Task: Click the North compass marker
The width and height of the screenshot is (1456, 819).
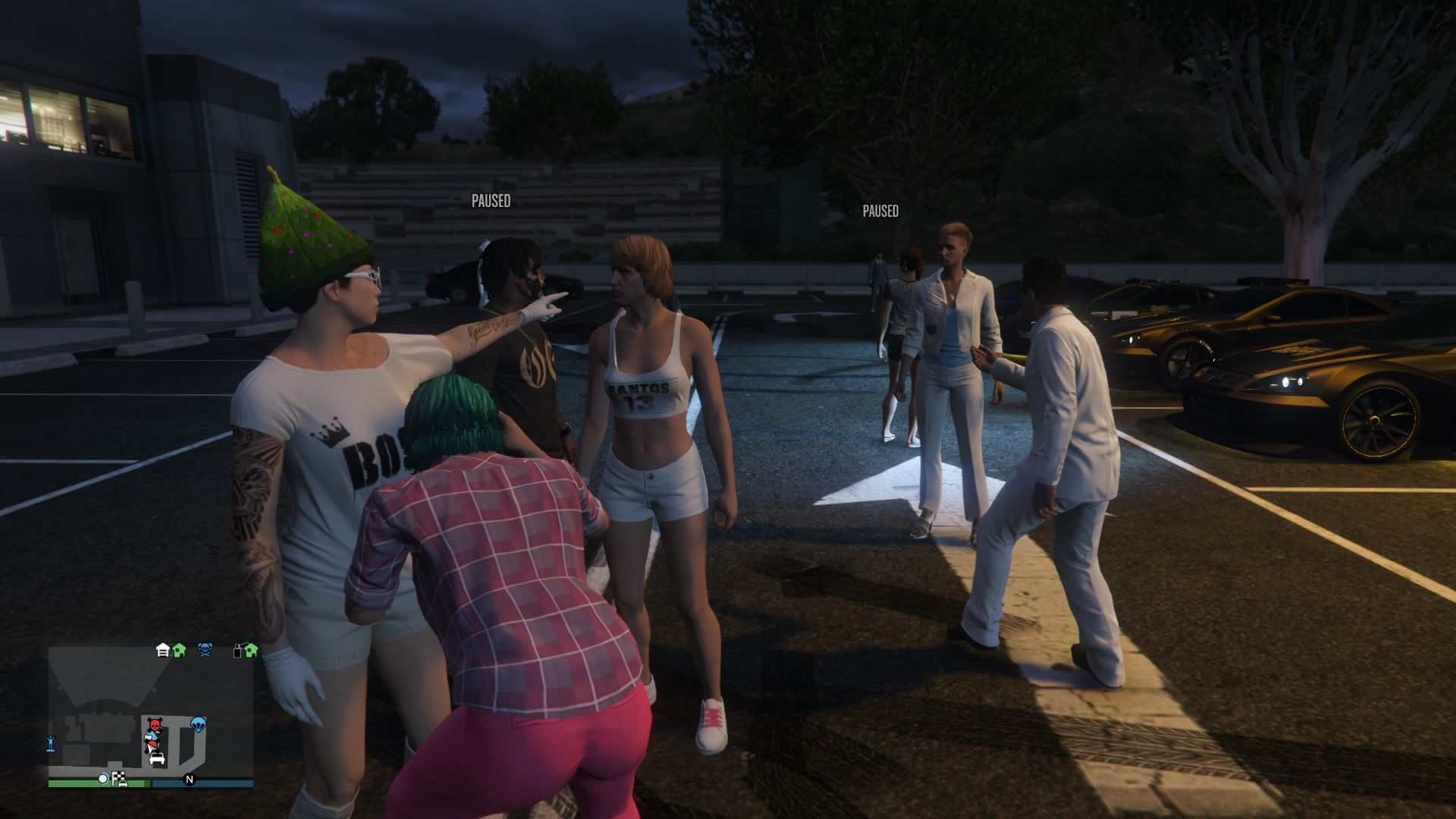Action: coord(190,779)
